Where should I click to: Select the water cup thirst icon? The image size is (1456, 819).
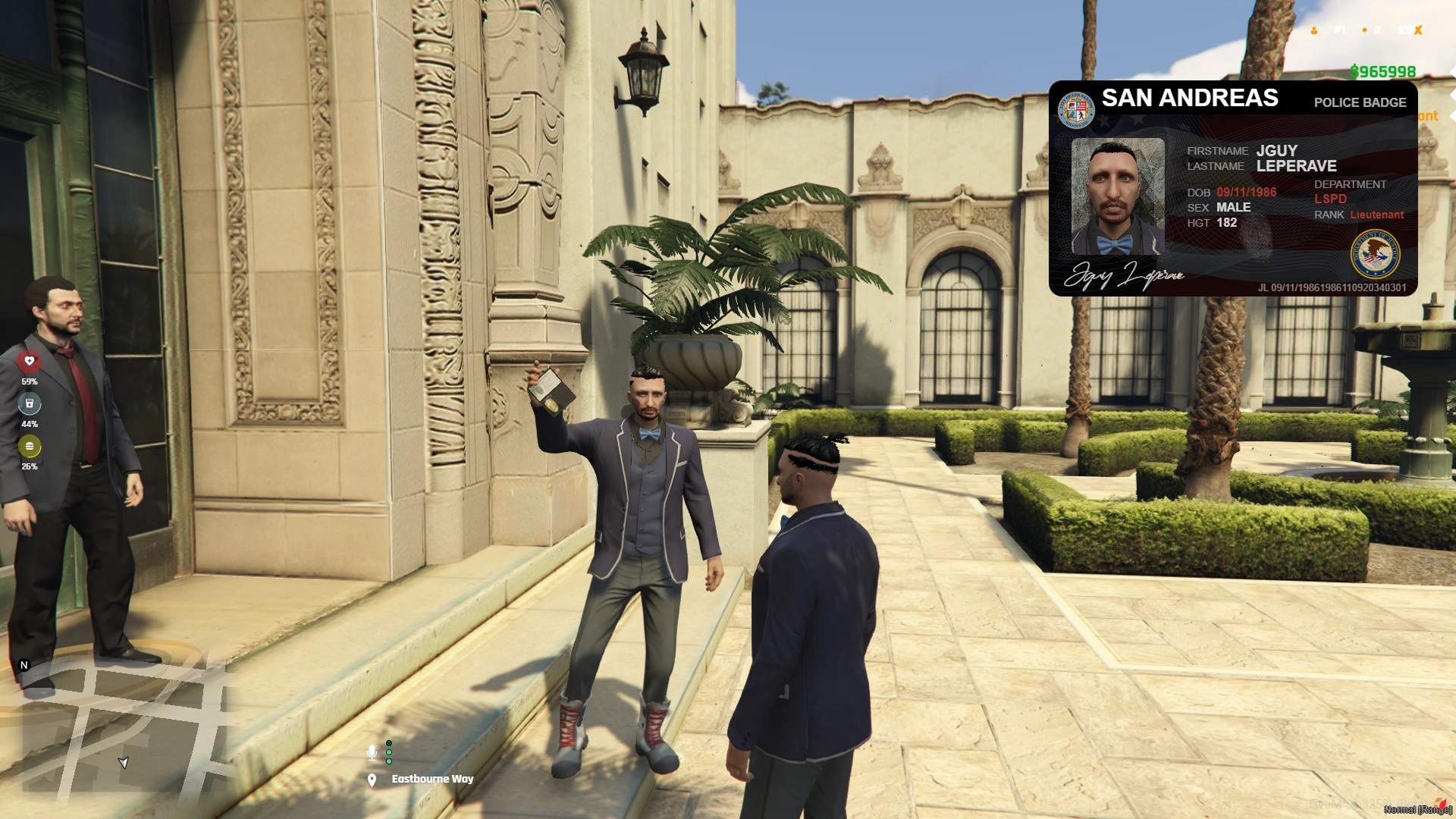(30, 403)
